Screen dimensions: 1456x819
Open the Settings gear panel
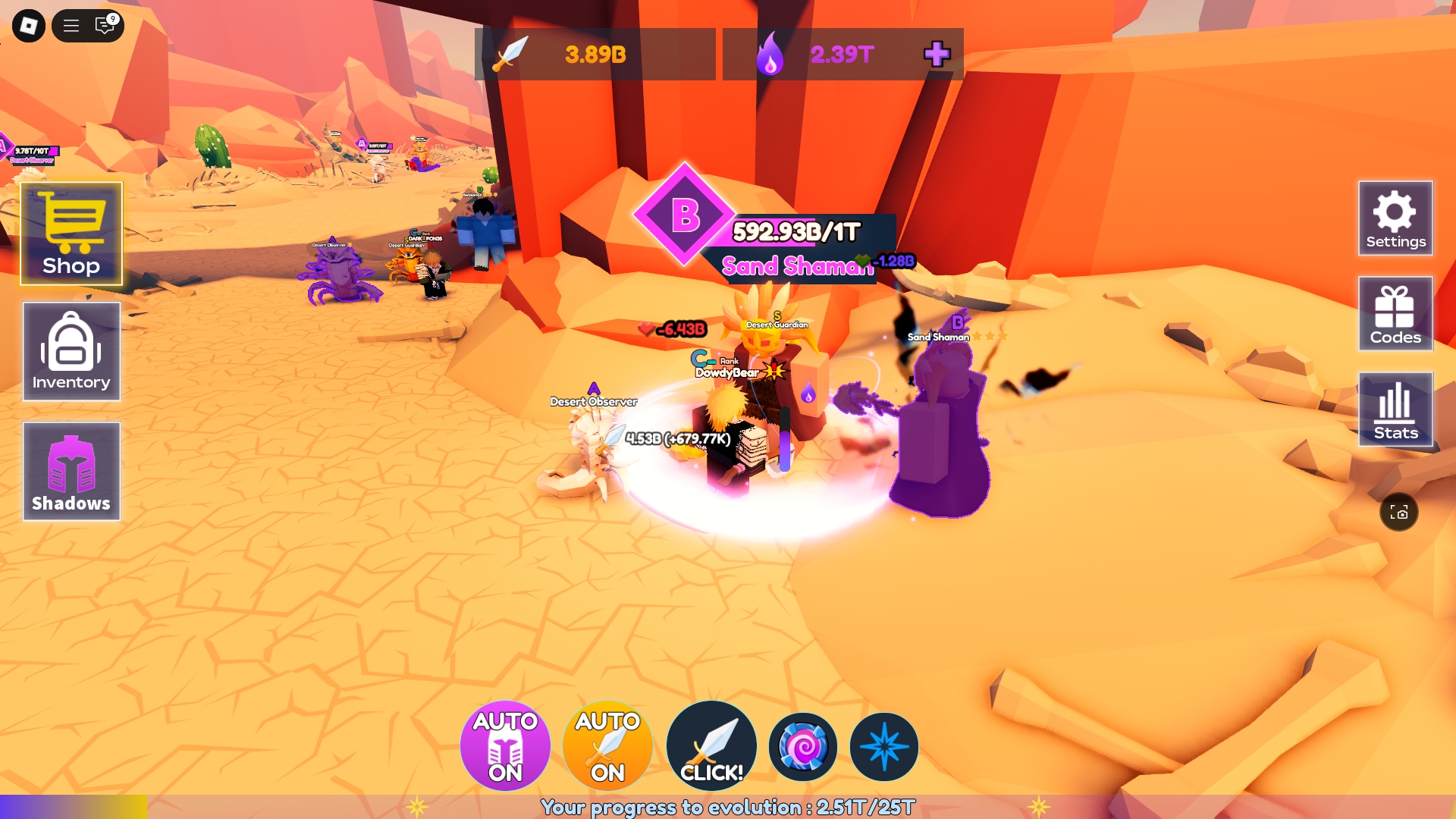(1395, 218)
